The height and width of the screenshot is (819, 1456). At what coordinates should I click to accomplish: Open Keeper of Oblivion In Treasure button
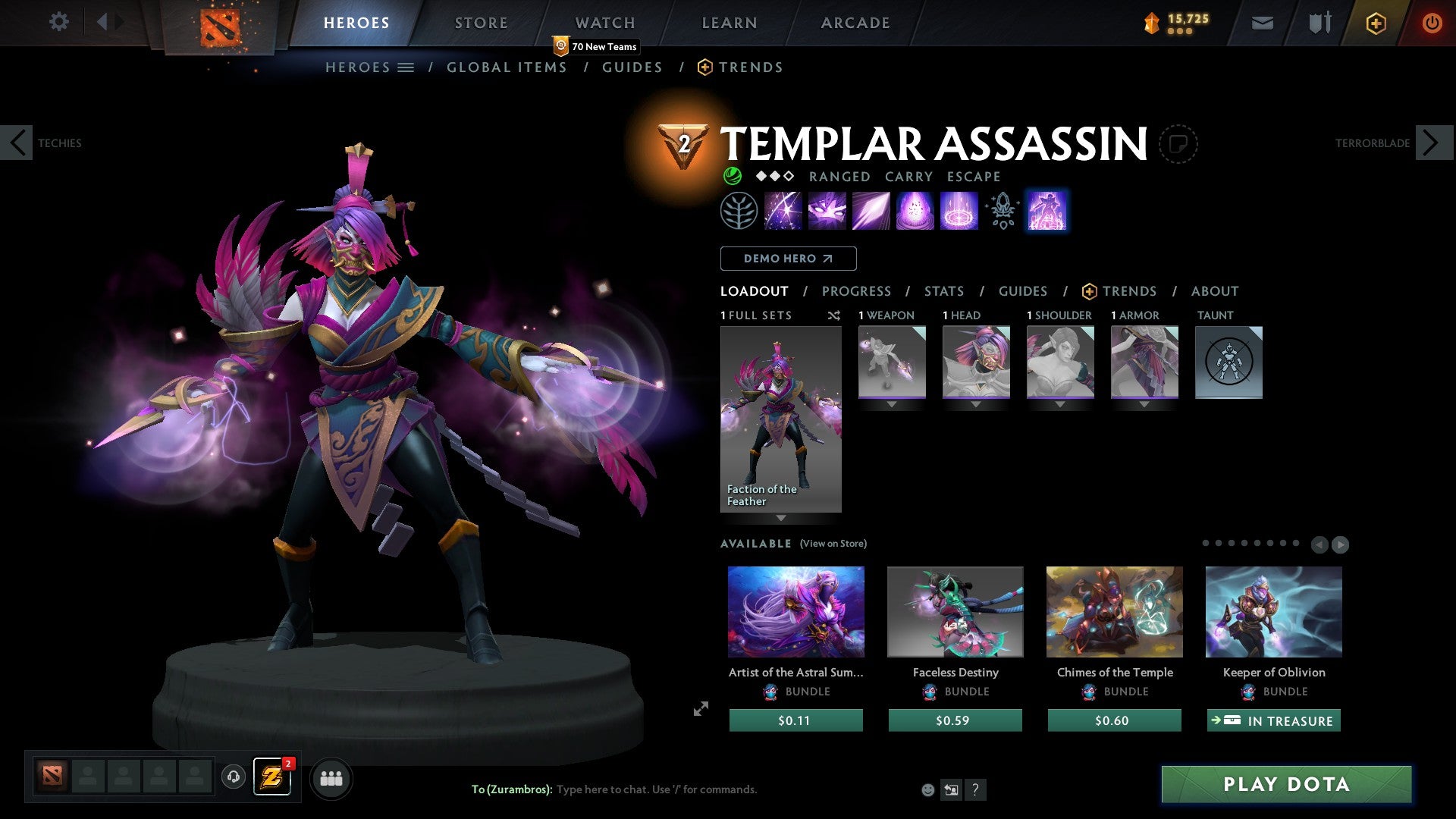(x=1273, y=720)
